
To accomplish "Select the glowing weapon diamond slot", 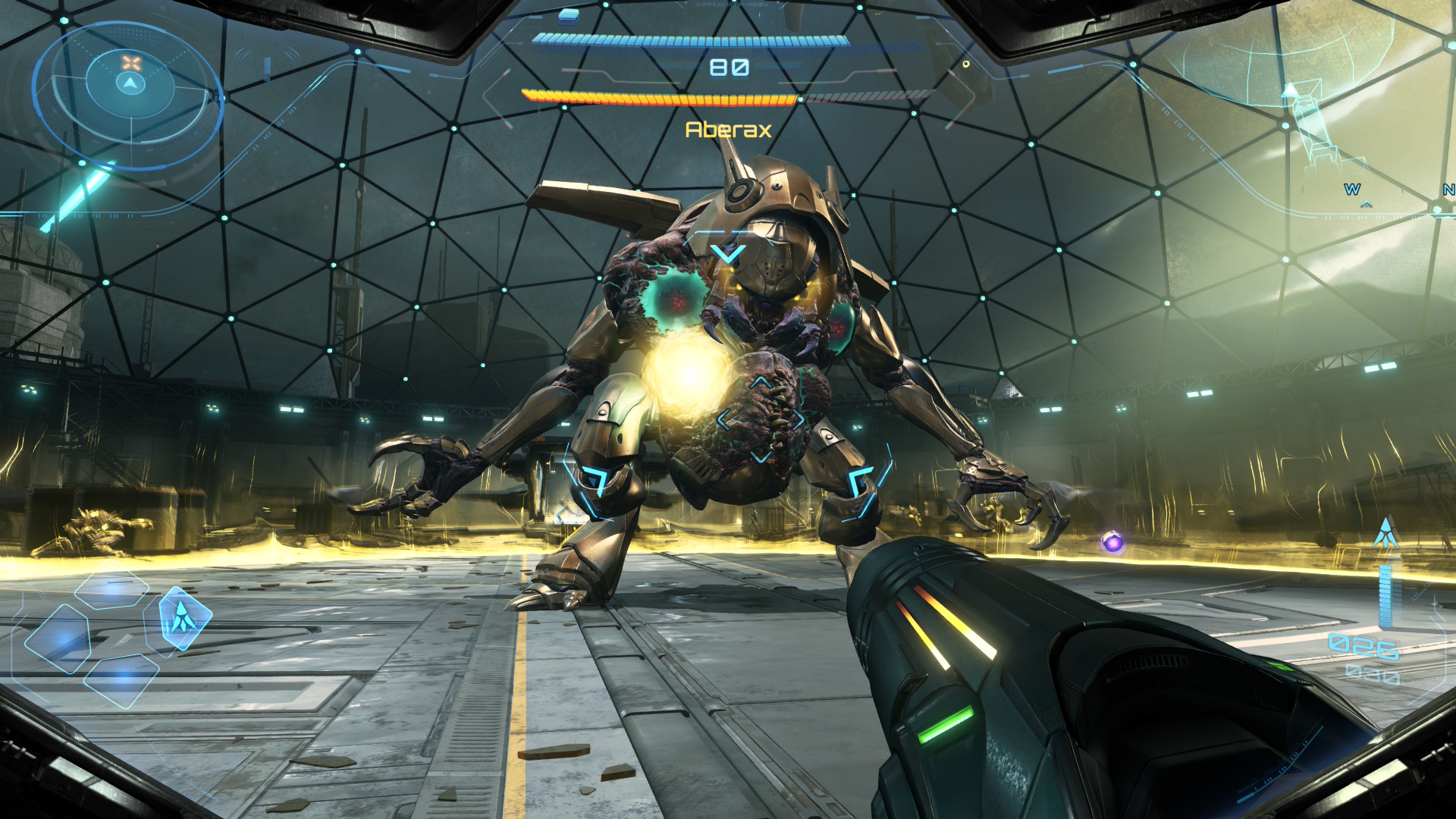I will pos(184,618).
